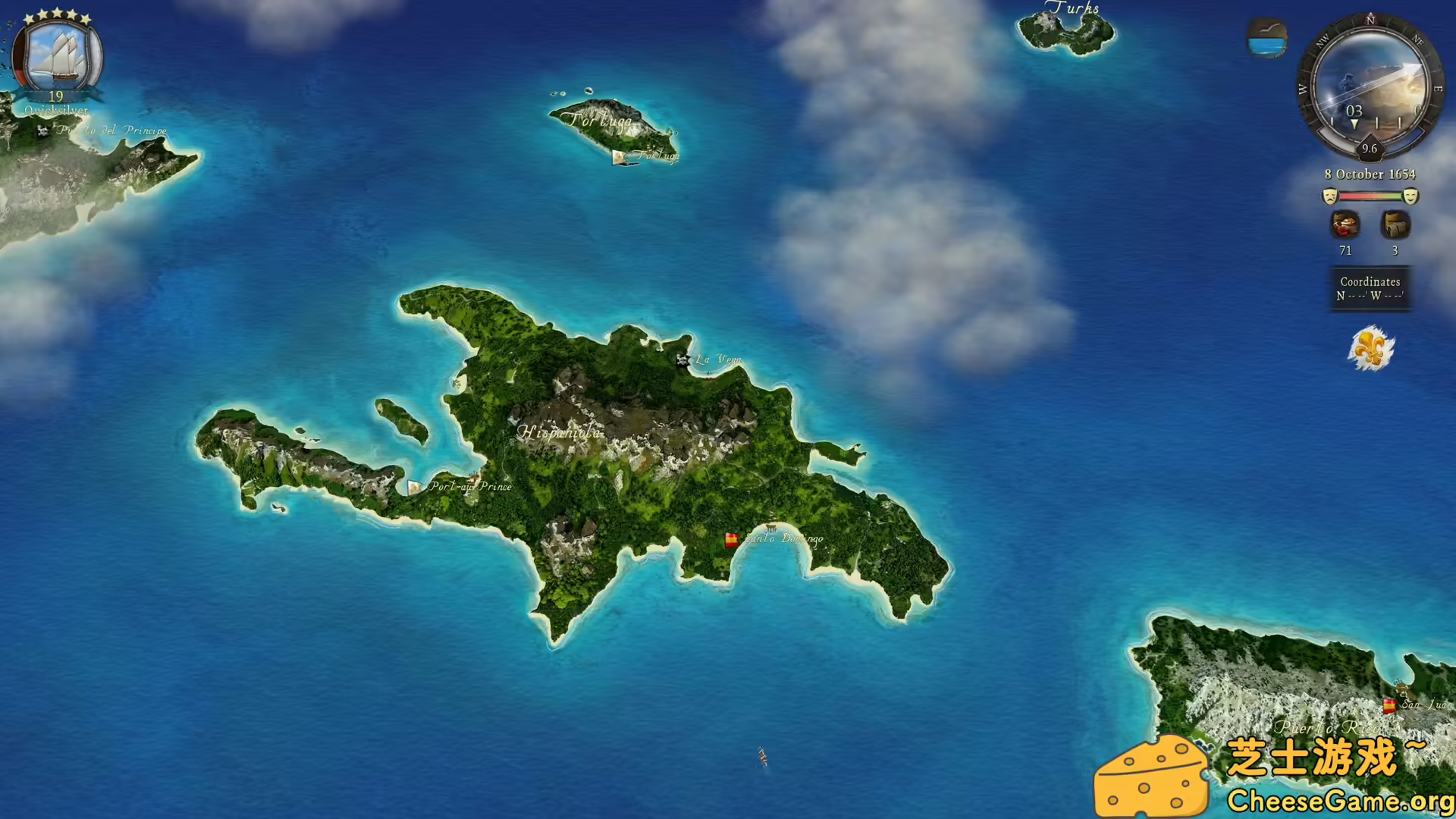Click the pirate flag marker on Tortuga
The image size is (1456, 819).
pyautogui.click(x=619, y=157)
